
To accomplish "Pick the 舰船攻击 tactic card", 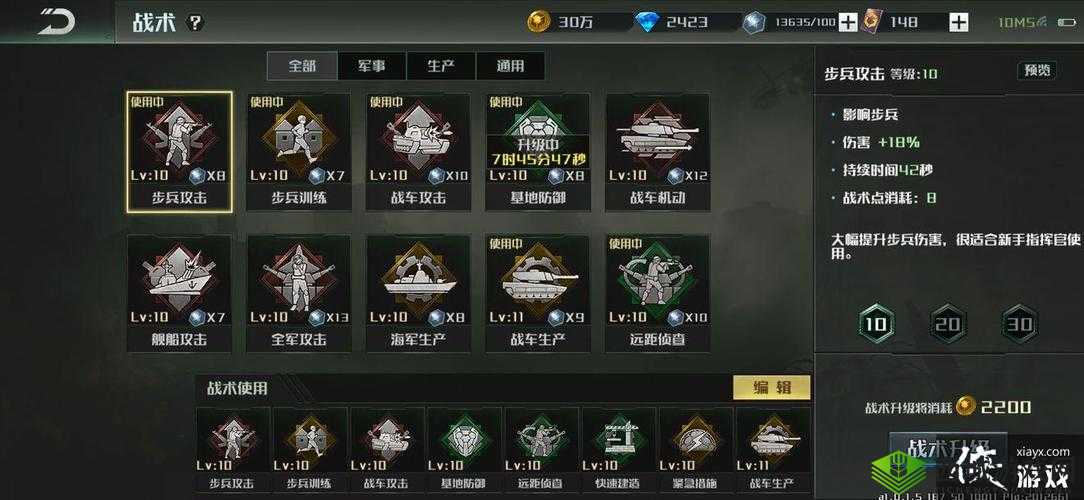I will [x=180, y=292].
